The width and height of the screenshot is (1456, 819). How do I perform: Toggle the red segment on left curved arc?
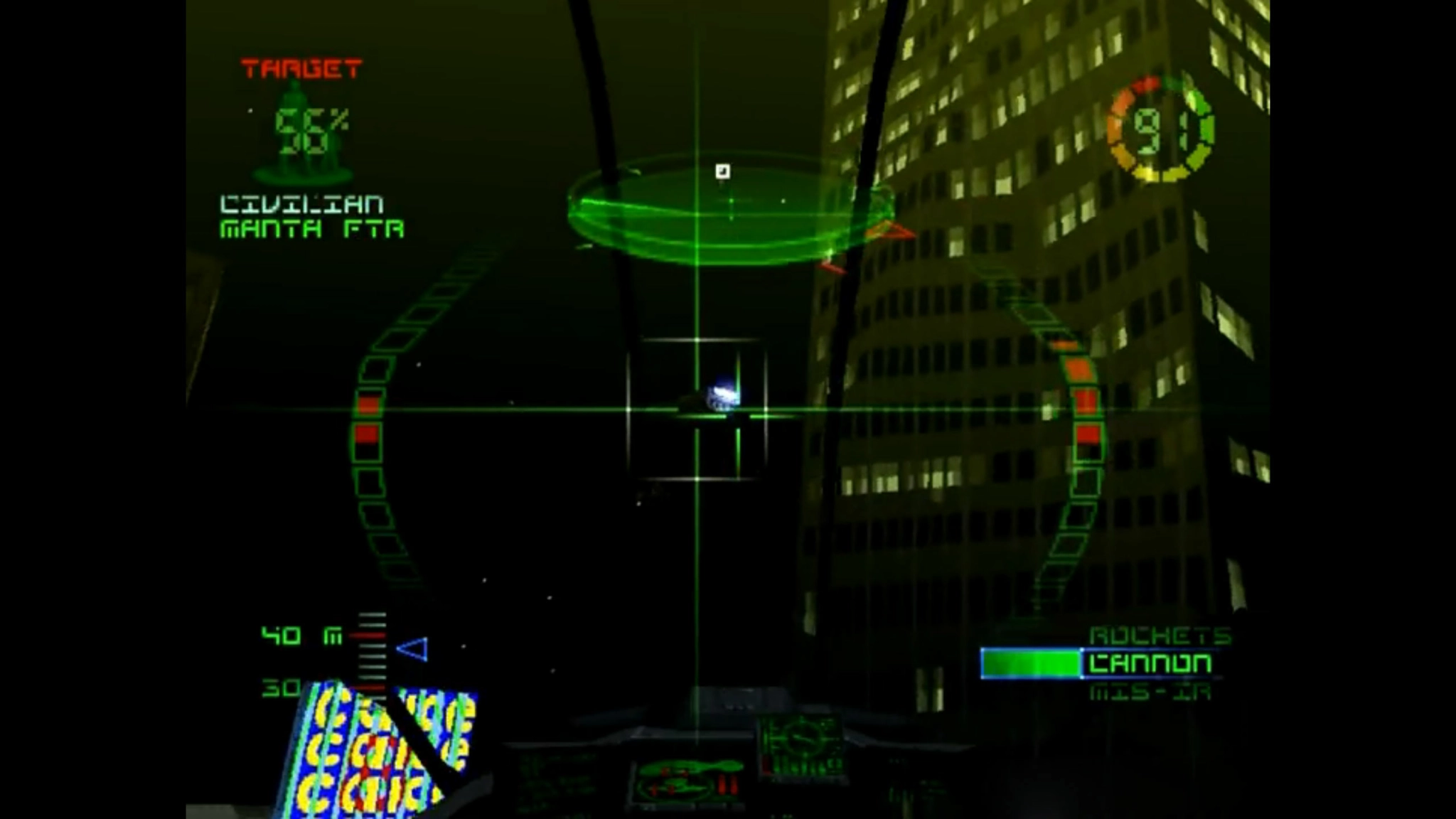368,427
